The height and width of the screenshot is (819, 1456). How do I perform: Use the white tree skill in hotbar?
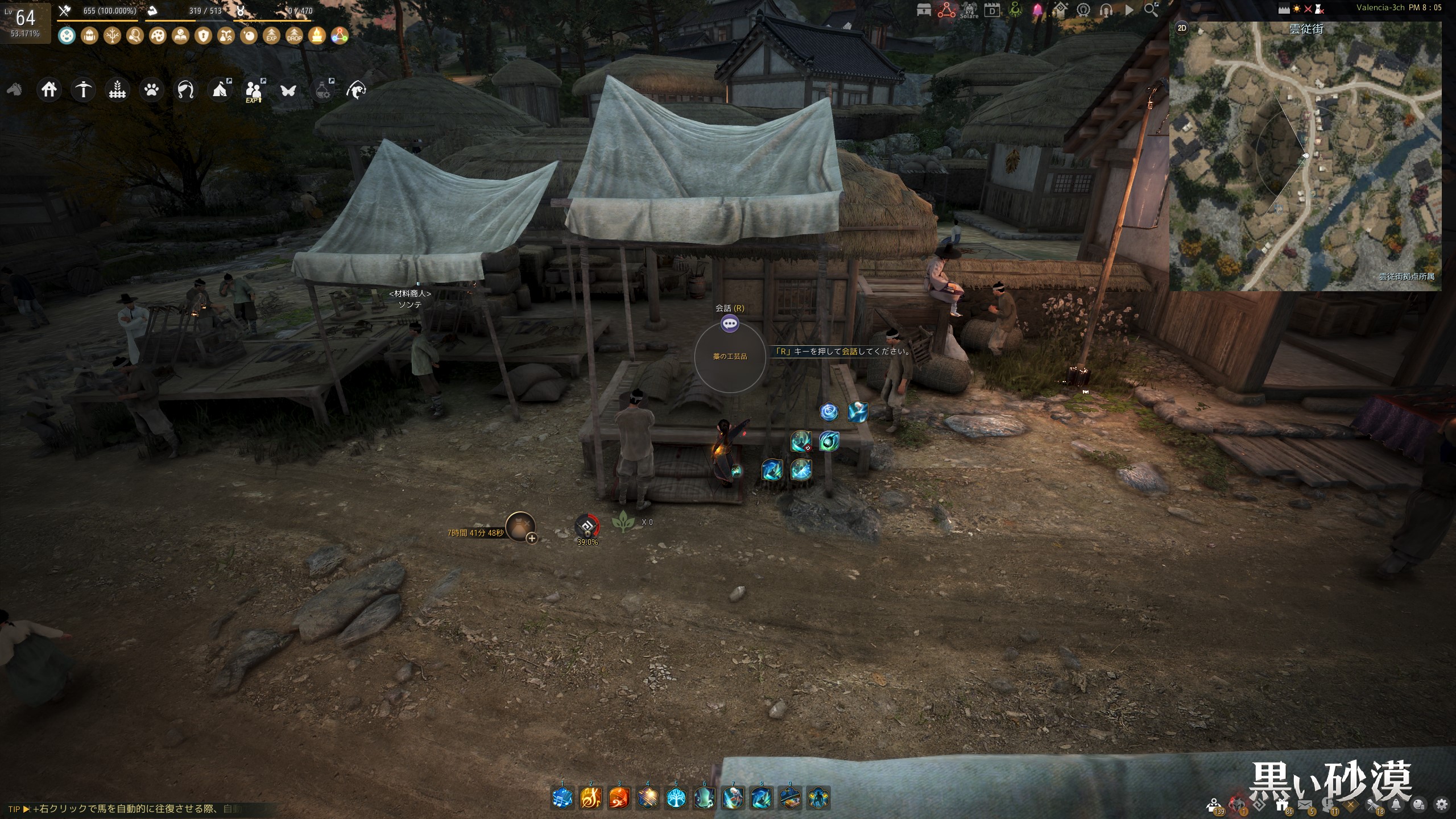pyautogui.click(x=676, y=799)
